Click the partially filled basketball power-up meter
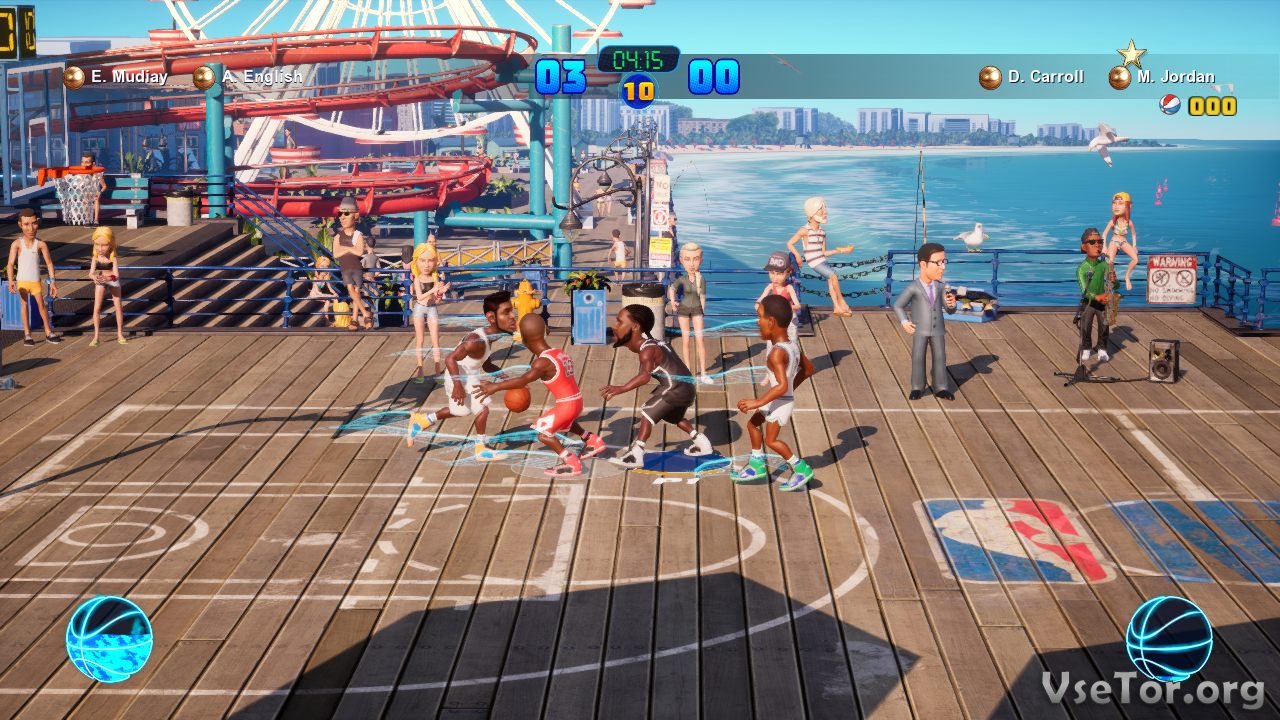 pos(109,639)
